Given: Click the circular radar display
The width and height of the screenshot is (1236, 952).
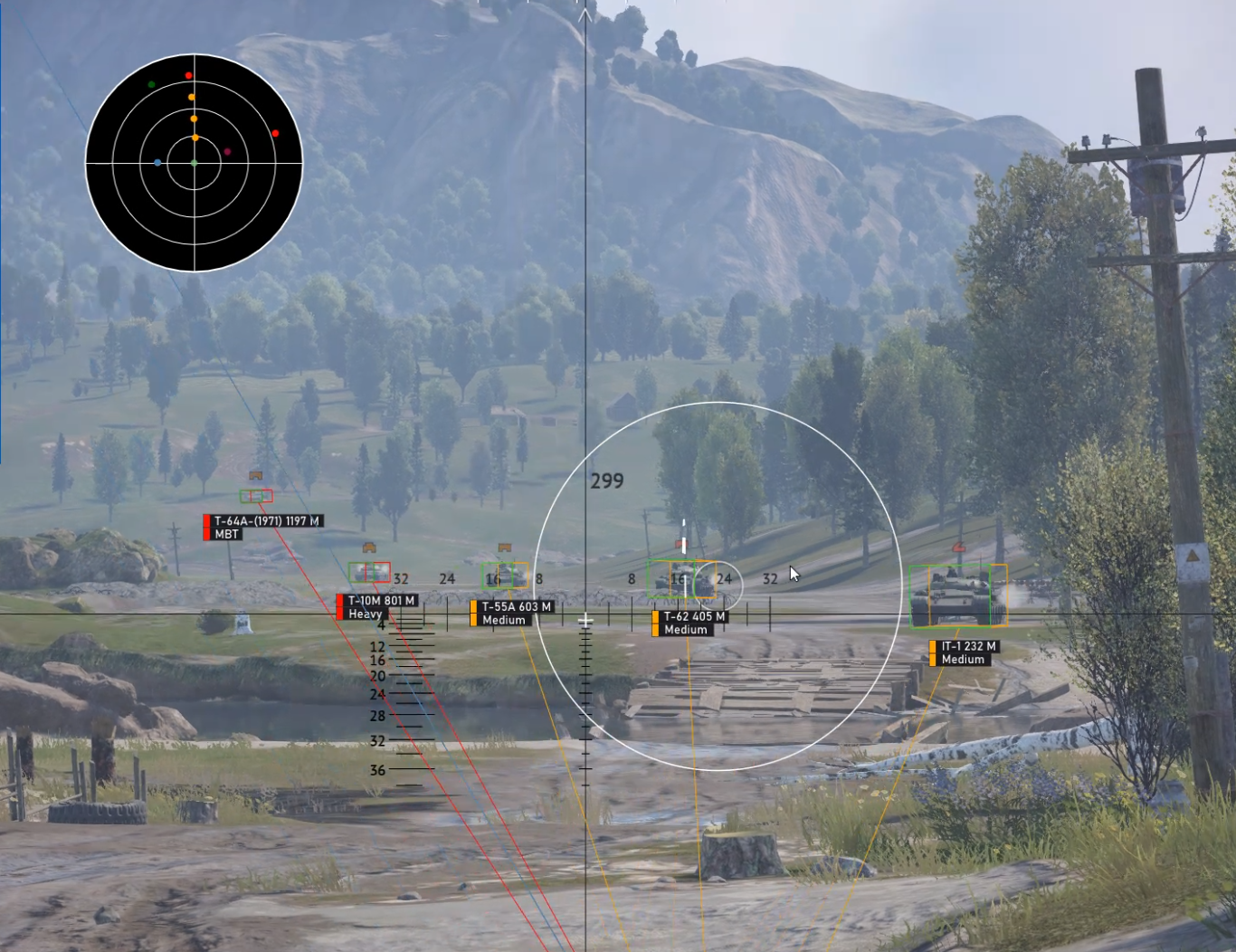Looking at the screenshot, I should [x=194, y=163].
